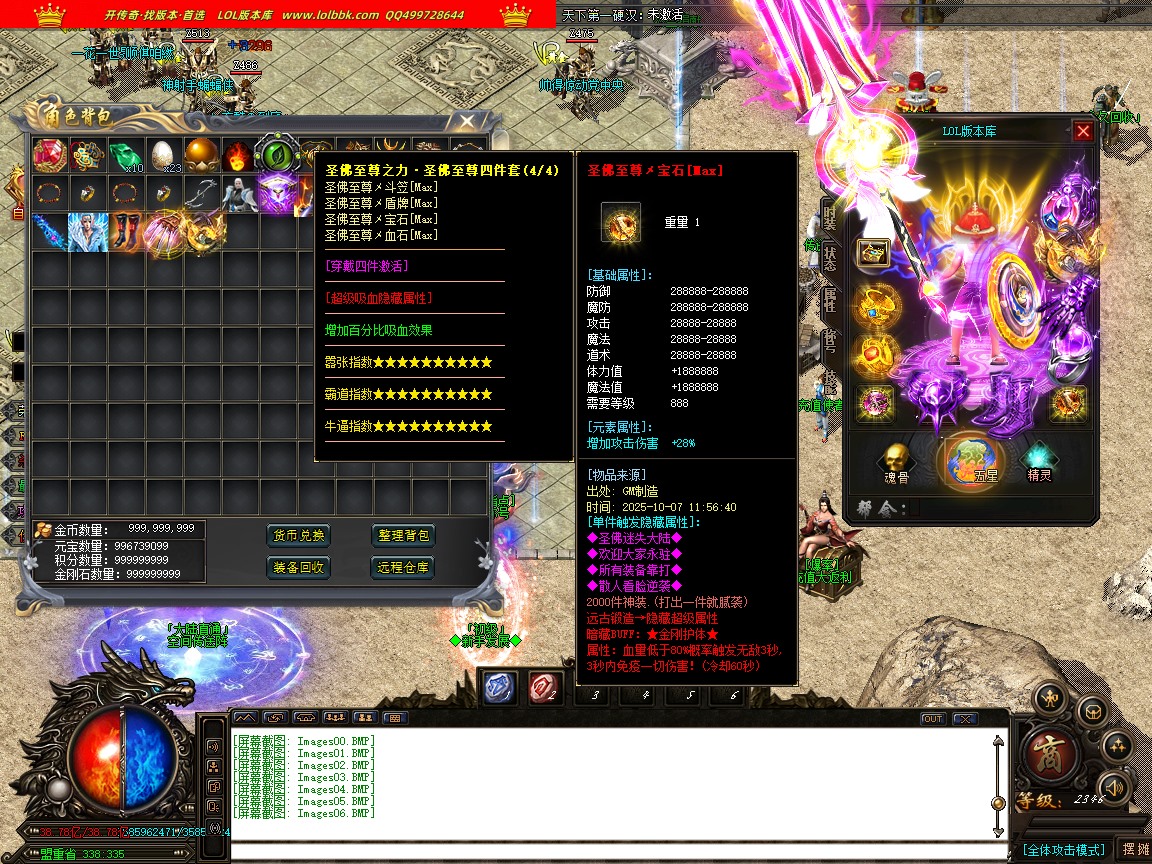Use the blue skill in hotbar slot 1
The image size is (1152, 864).
tap(499, 686)
